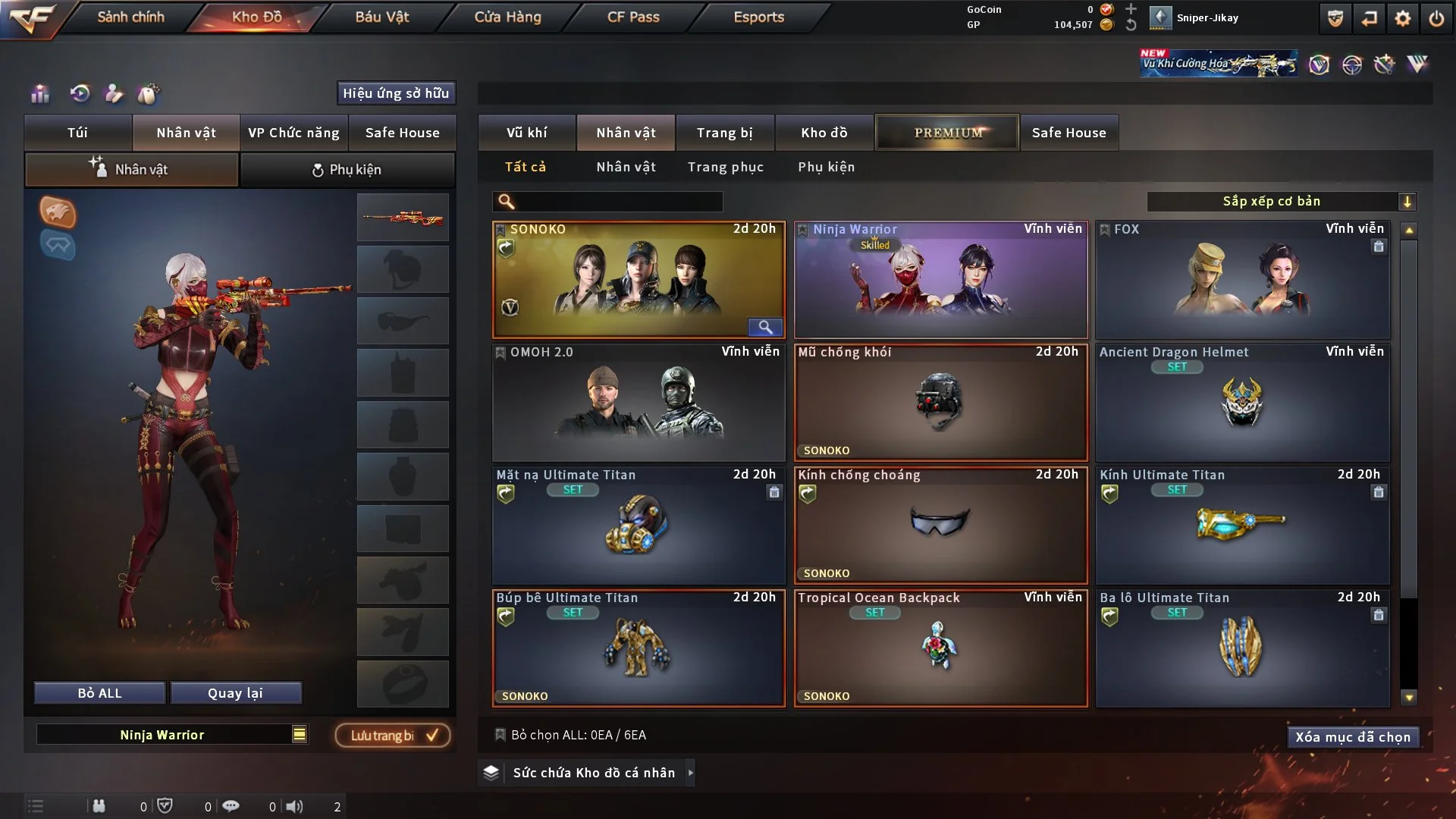Toggle the bookmark flag on OMOH 2.0
The height and width of the screenshot is (819, 1456).
[x=500, y=352]
